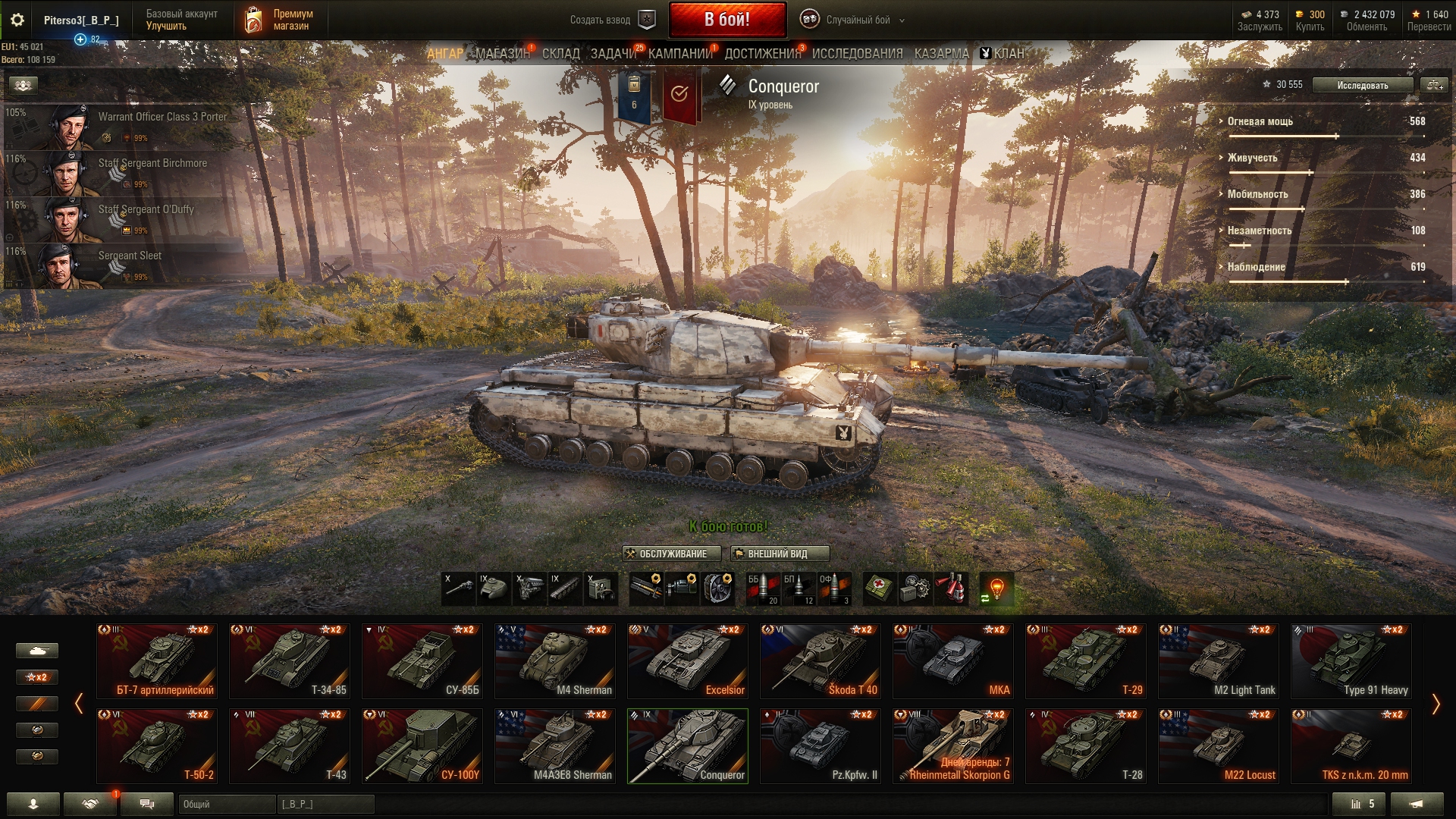Go to the ИССЛЕДОВАНИЯ tab
Screen dimensions: 1456x819
pos(857,54)
